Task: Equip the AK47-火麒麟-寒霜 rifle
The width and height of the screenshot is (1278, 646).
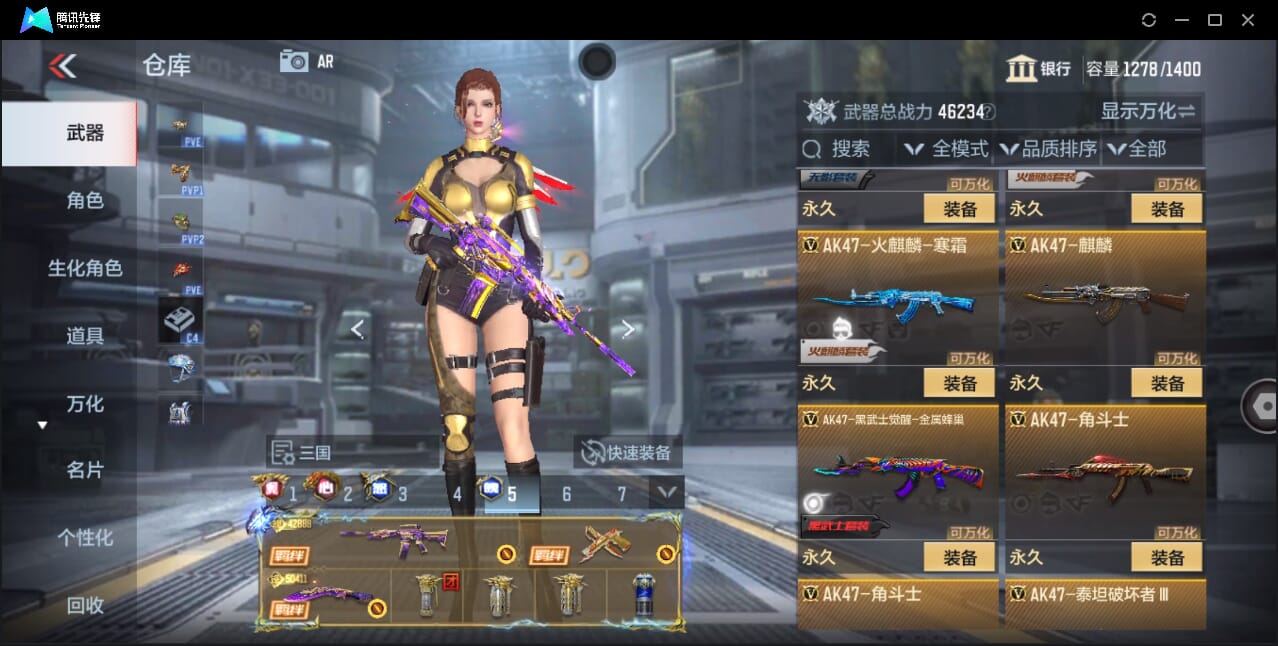Action: point(959,383)
